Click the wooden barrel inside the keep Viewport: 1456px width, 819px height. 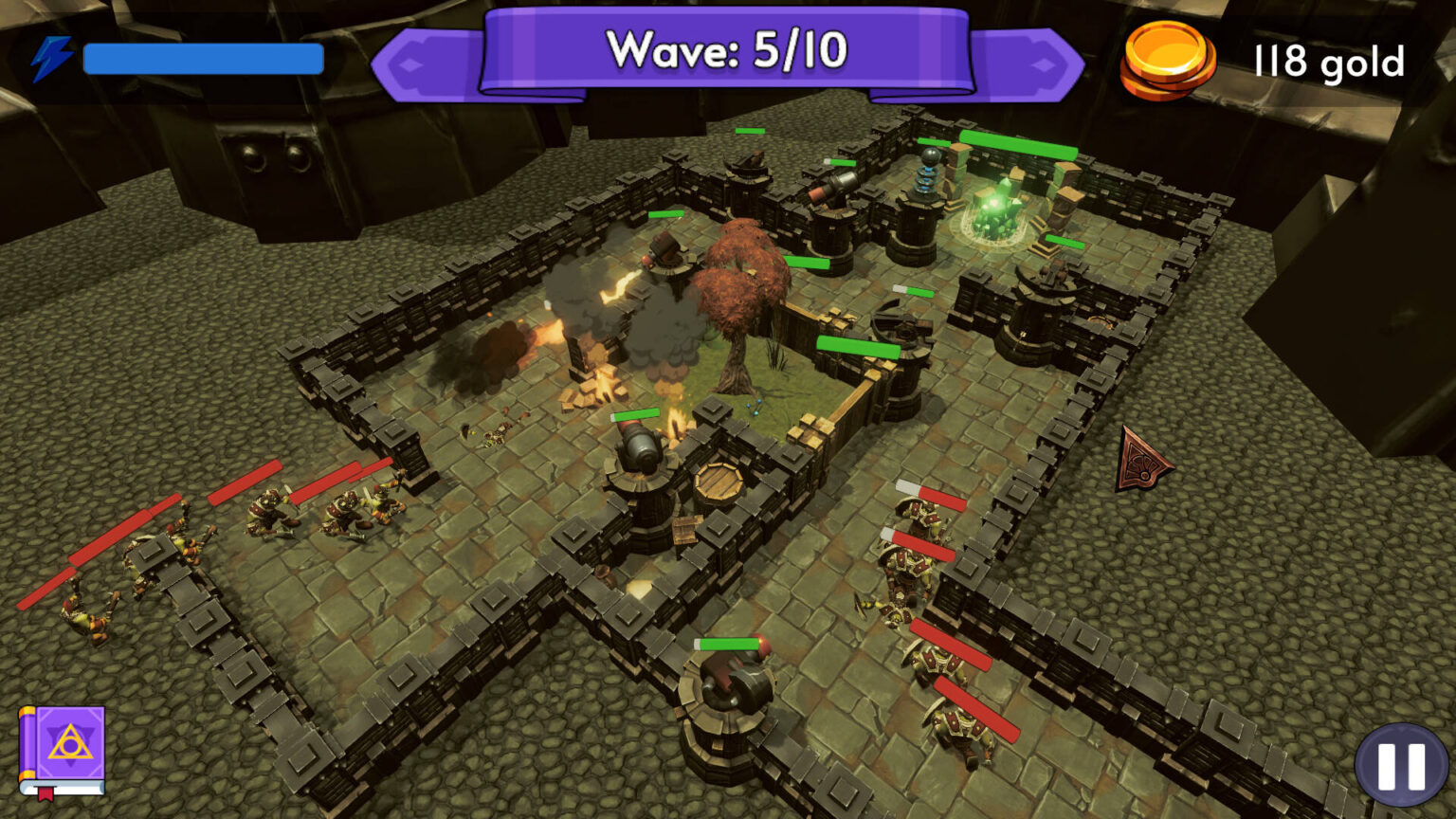pyautogui.click(x=718, y=481)
